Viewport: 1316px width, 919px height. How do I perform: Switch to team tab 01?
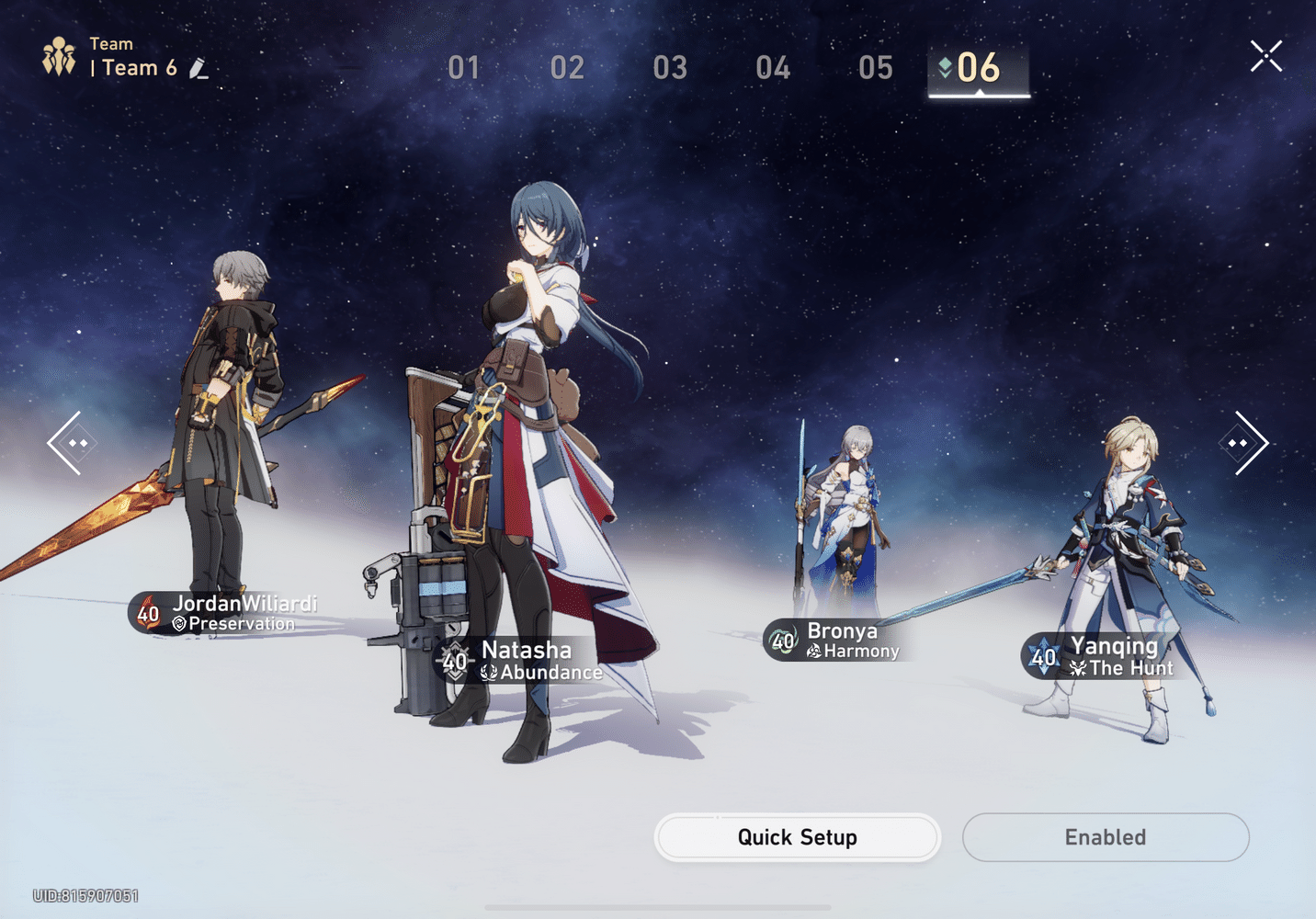464,68
